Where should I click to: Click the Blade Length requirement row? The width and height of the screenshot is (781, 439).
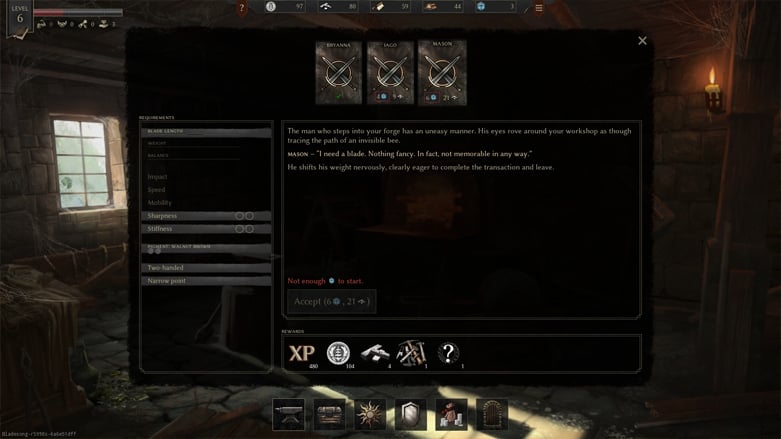206,131
